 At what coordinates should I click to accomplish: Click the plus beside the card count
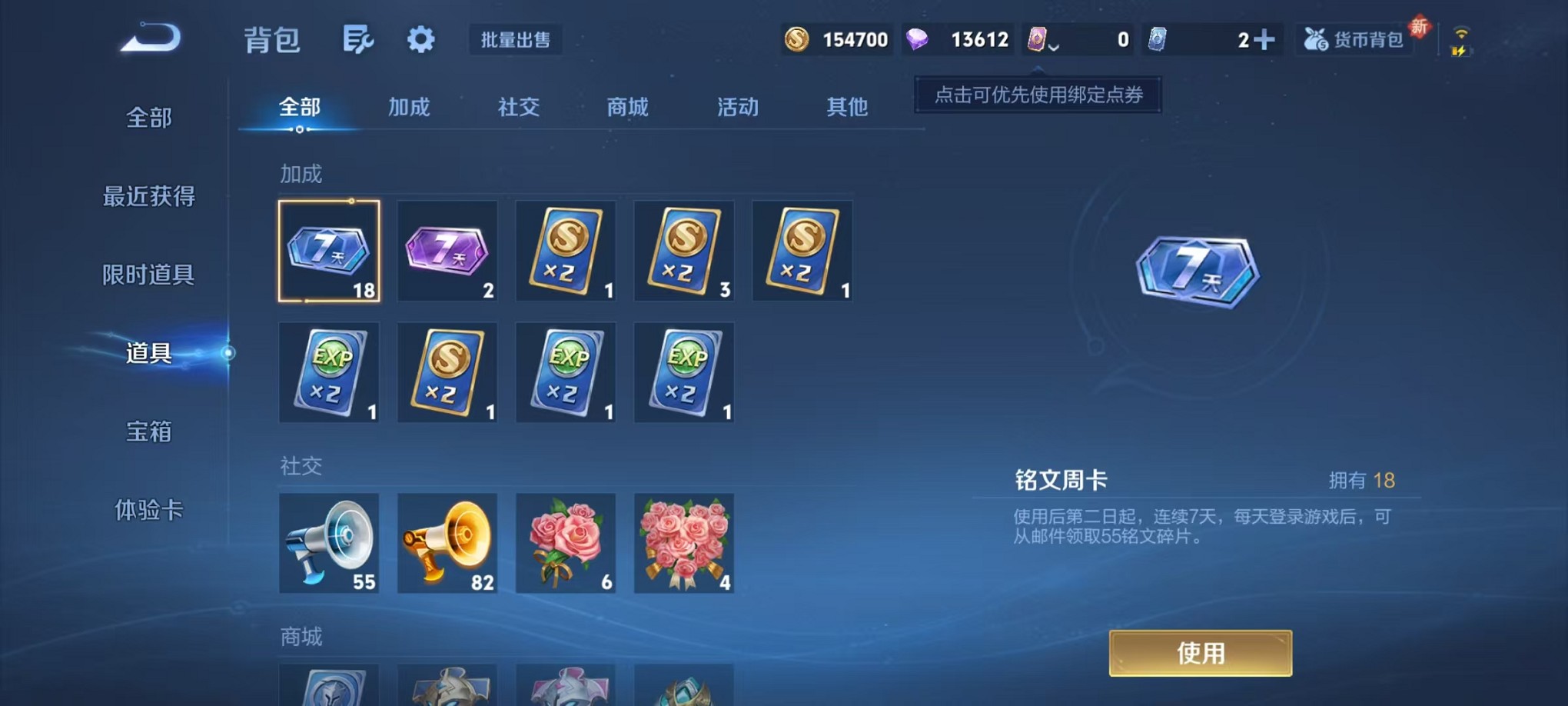[1268, 38]
